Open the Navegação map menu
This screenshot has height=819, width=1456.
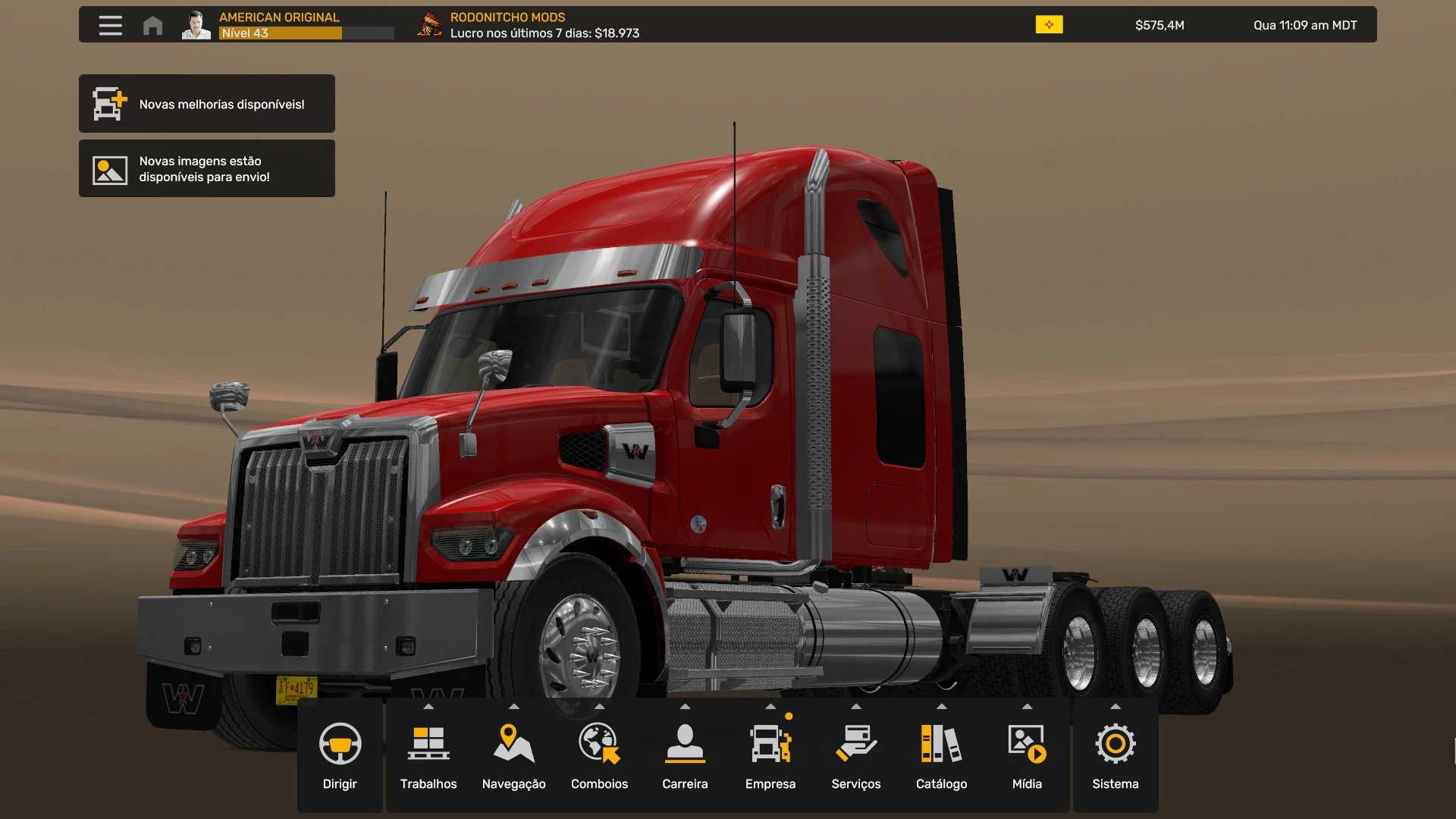coord(514,756)
